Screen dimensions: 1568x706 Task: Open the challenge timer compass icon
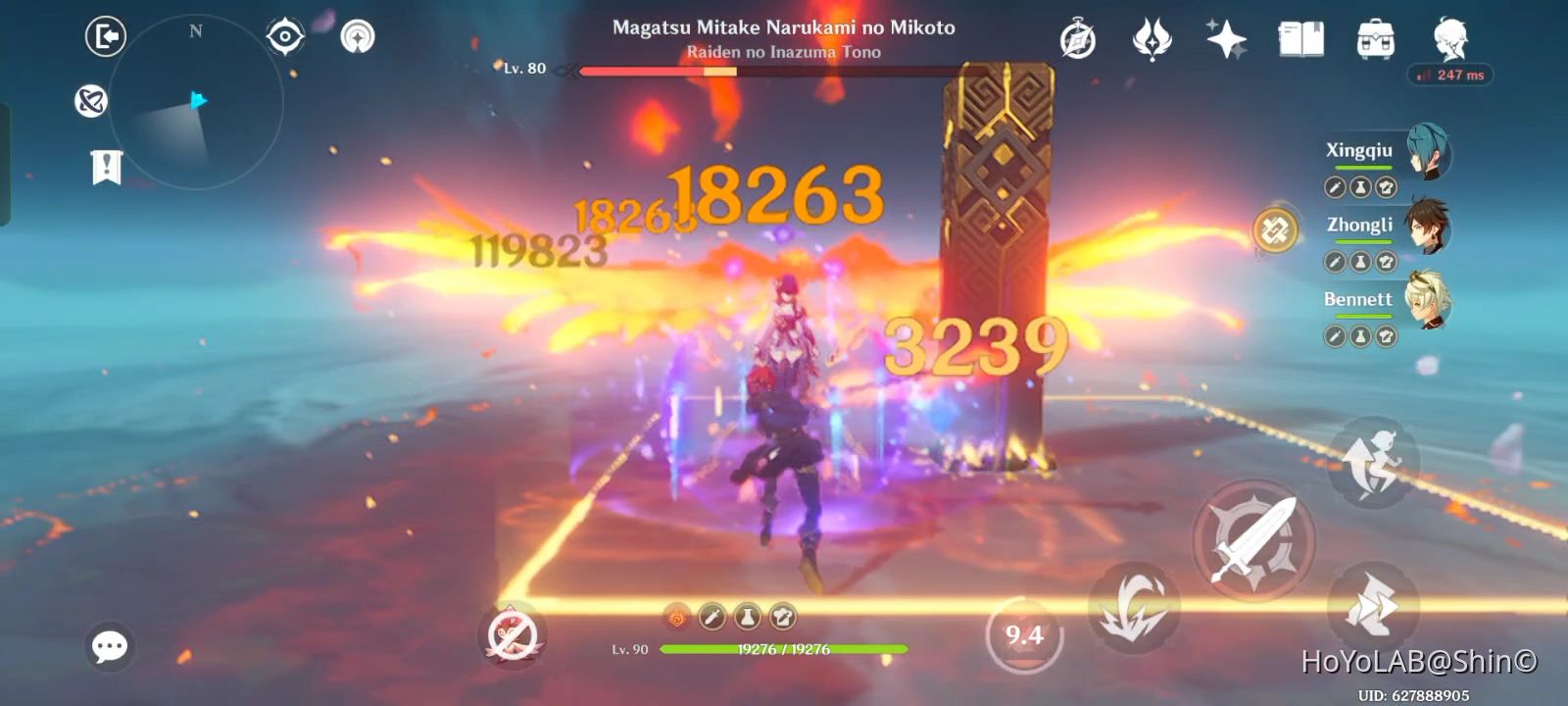(1076, 39)
